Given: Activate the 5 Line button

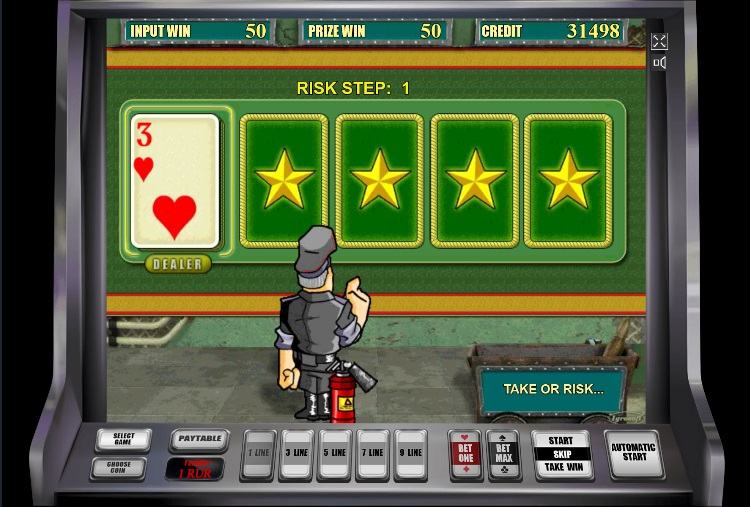Looking at the screenshot, I should 334,453.
